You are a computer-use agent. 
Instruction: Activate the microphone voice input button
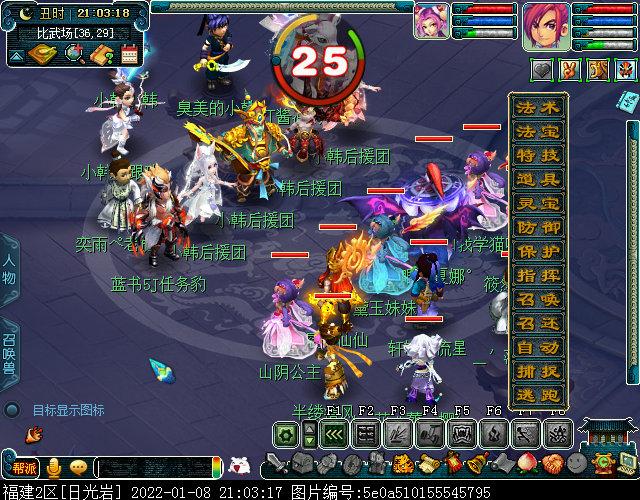click(52, 468)
